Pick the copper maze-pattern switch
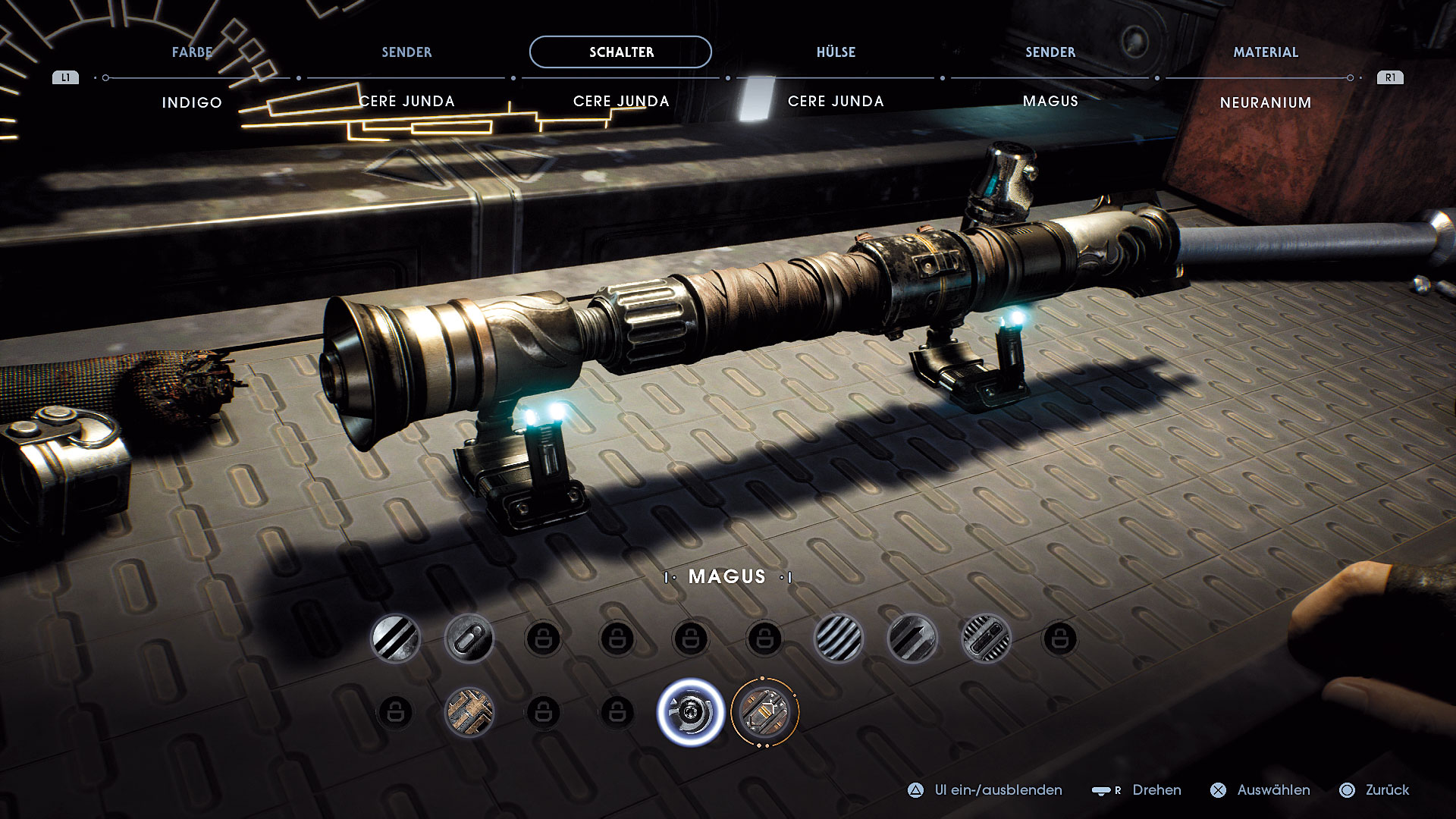Screen dimensions: 1456x819 pos(469,712)
